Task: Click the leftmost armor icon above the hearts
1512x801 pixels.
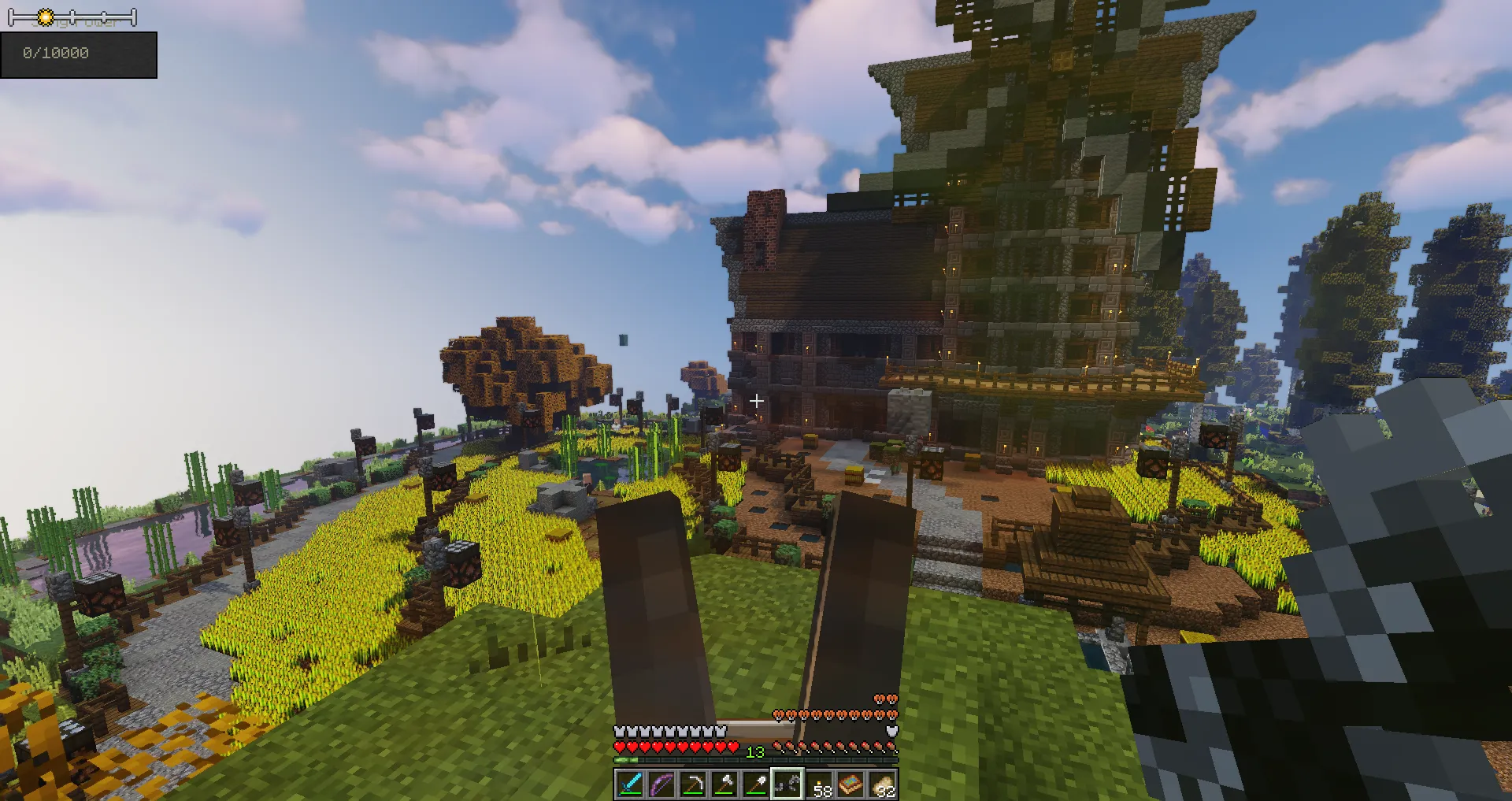Action: (619, 731)
